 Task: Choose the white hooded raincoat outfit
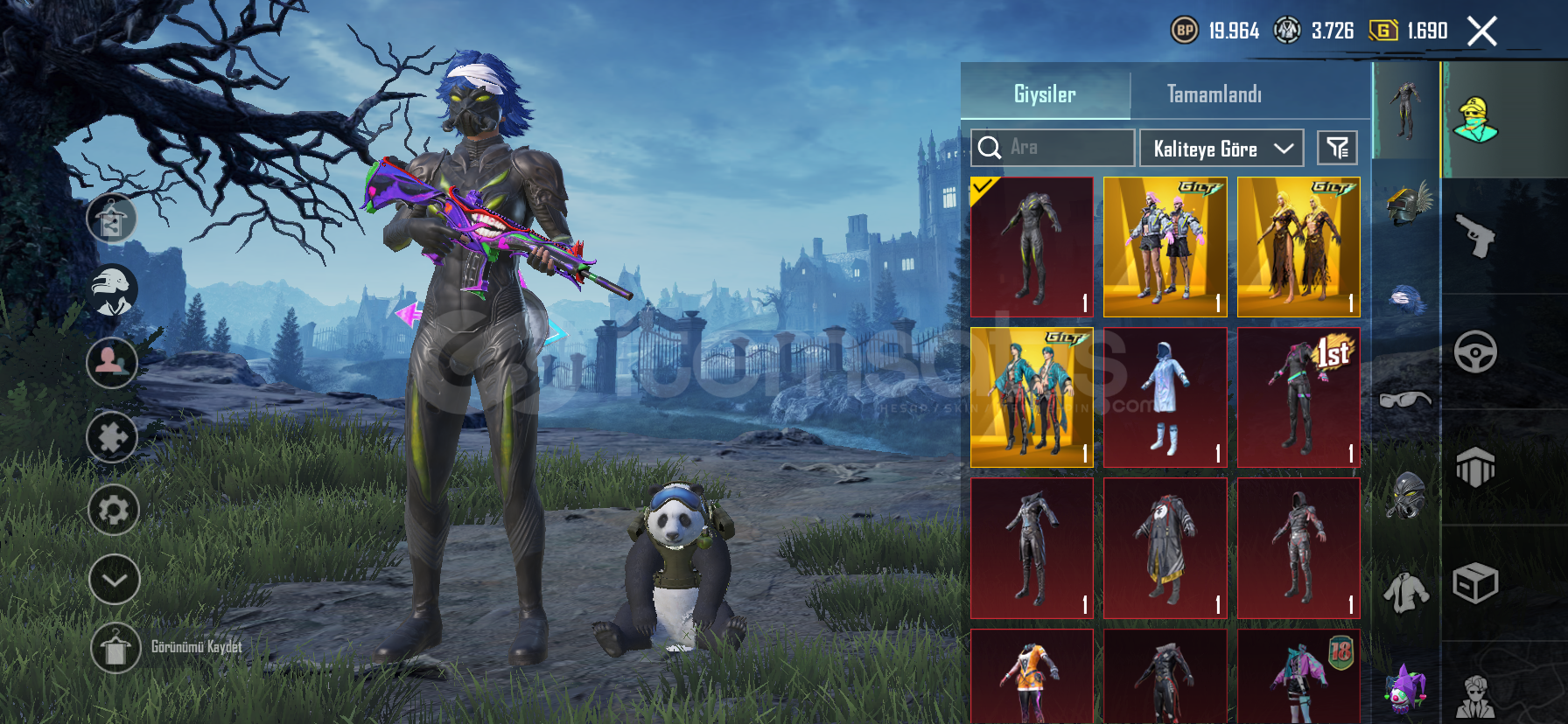tap(1165, 397)
